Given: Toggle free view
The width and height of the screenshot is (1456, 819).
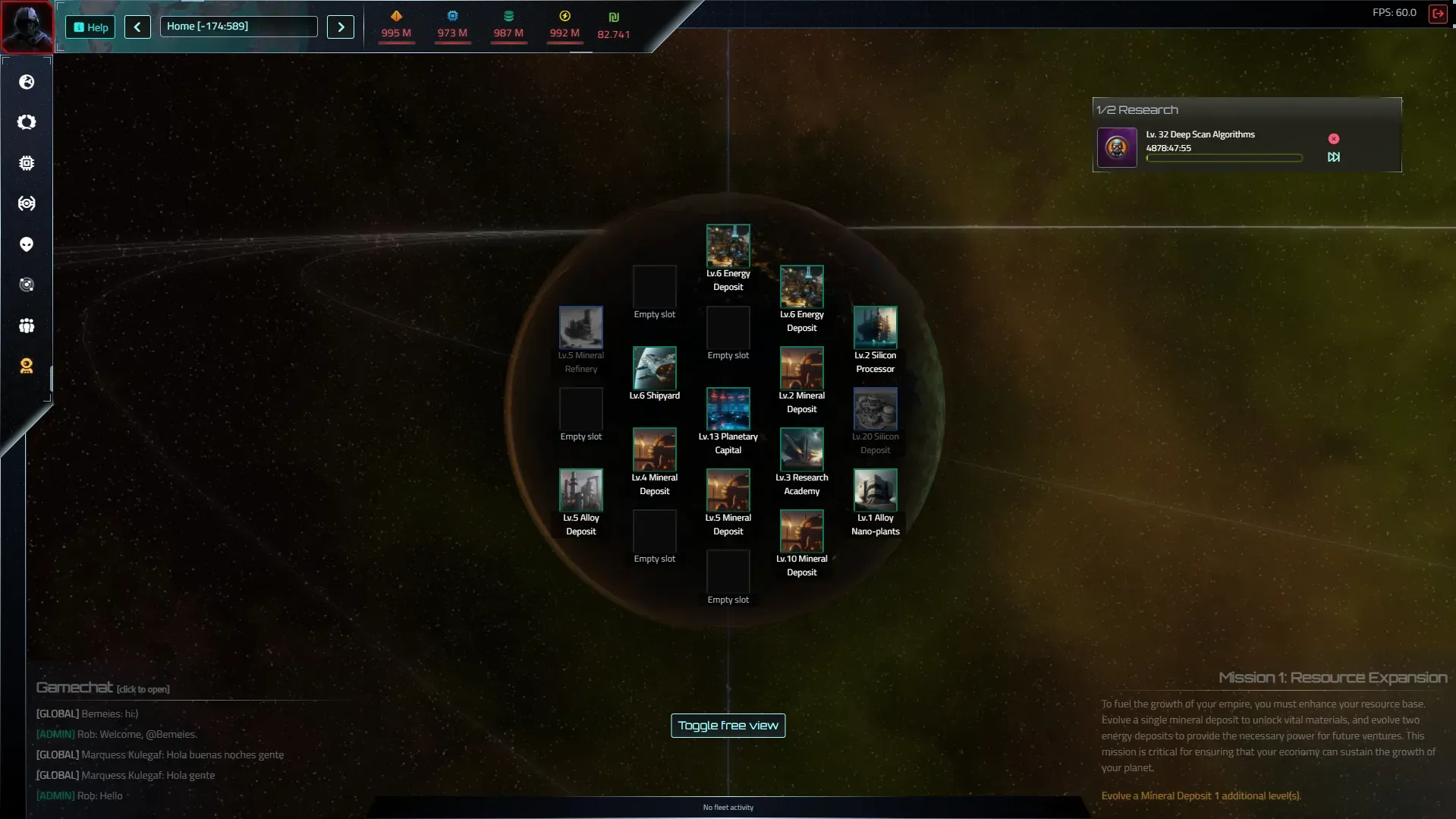Looking at the screenshot, I should [728, 726].
